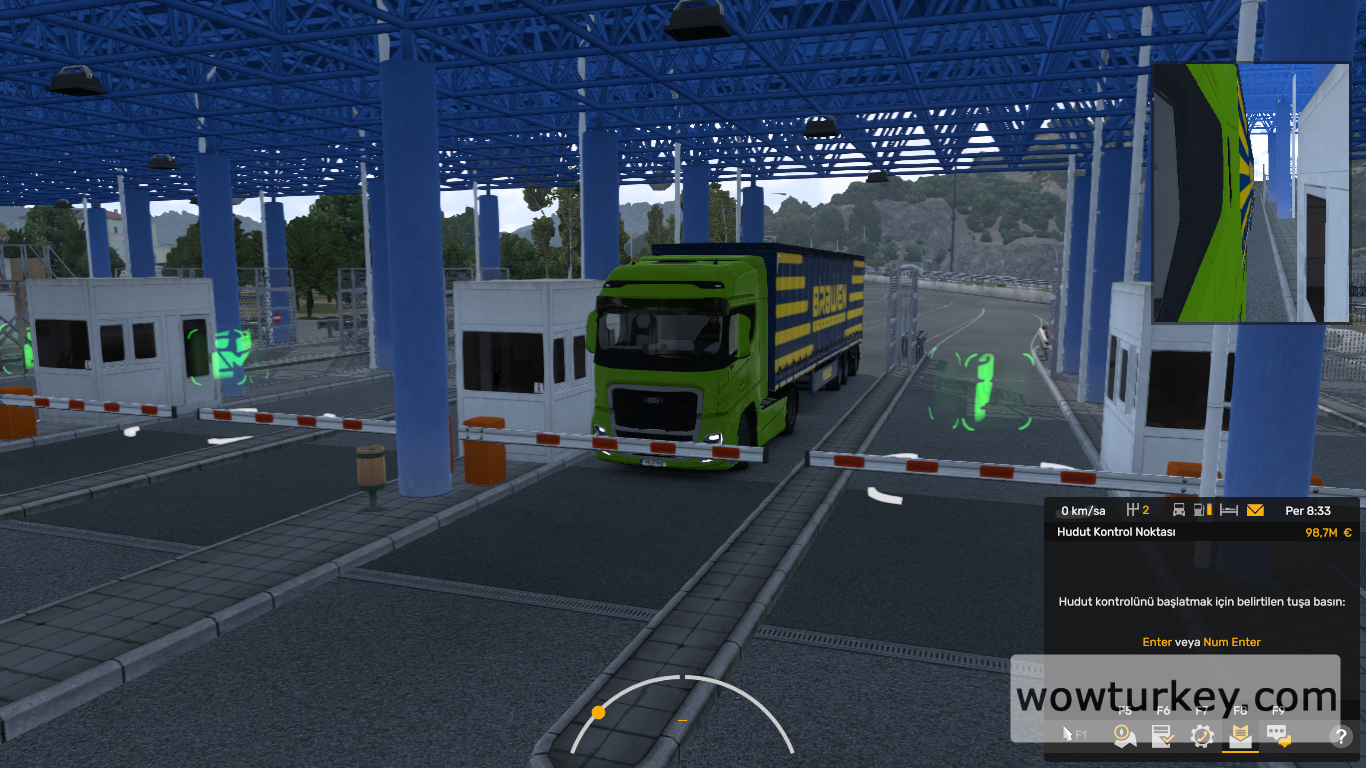Image resolution: width=1366 pixels, height=768 pixels.
Task: Click the yellow envelope notification icon
Action: coord(1256,510)
